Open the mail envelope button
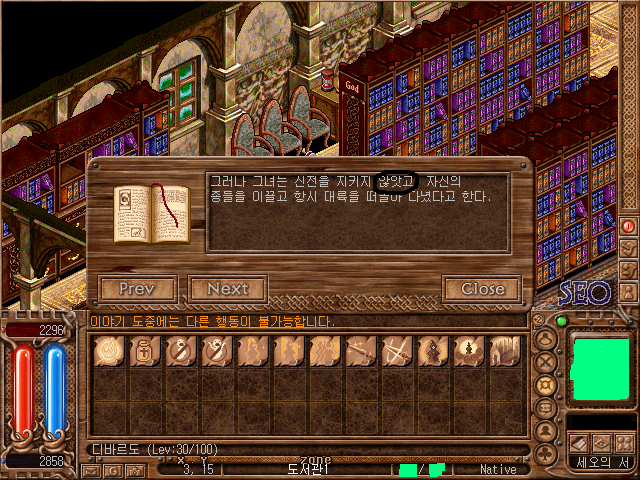This screenshot has width=640, height=480. [x=92, y=470]
